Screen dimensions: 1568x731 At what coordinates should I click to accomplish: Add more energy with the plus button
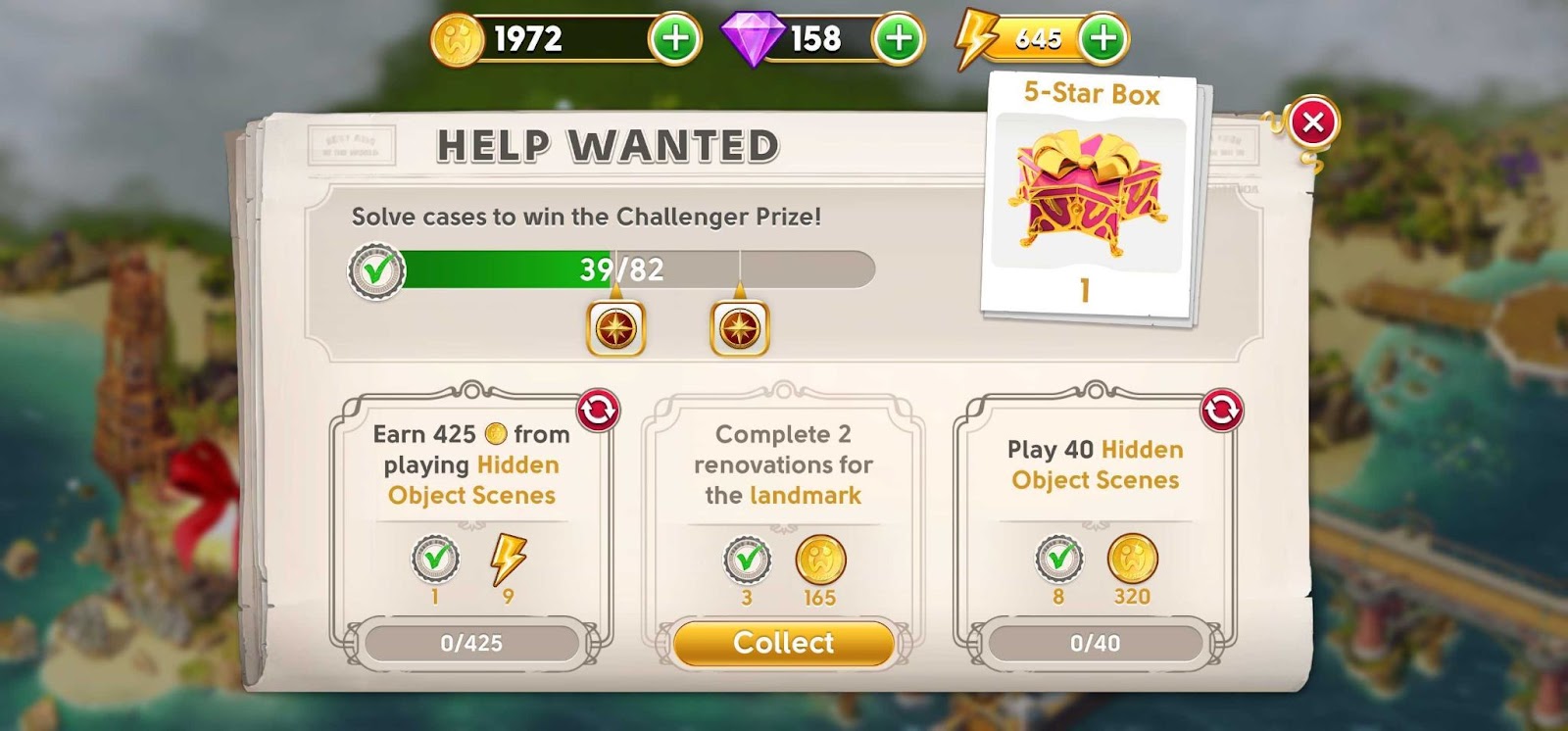[1103, 39]
